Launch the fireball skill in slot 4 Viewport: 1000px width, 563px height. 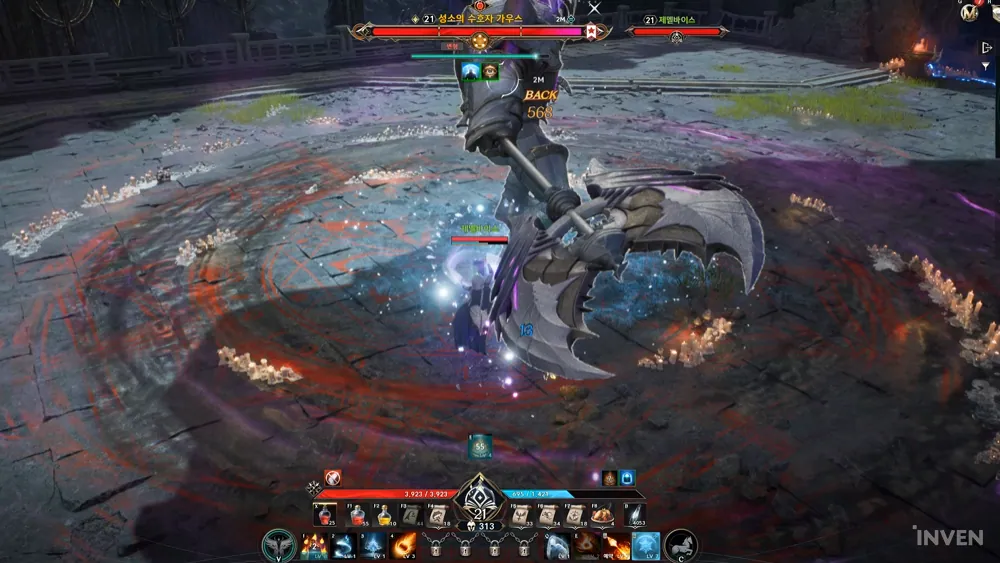pyautogui.click(x=405, y=546)
